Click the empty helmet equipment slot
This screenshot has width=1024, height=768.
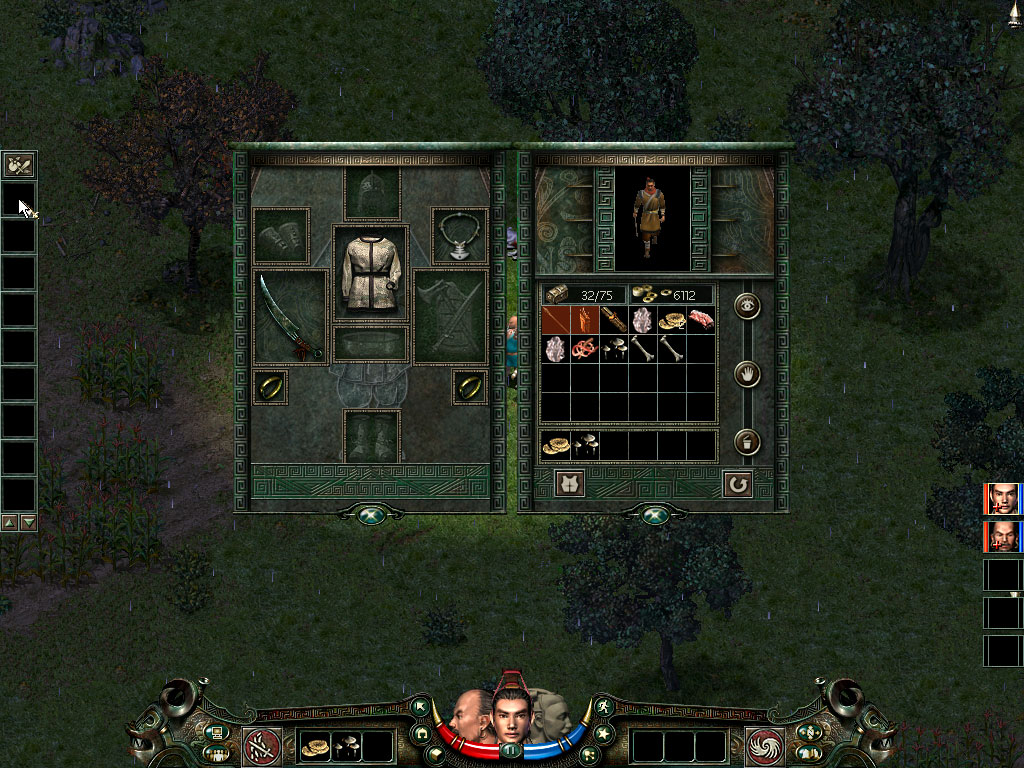point(372,193)
